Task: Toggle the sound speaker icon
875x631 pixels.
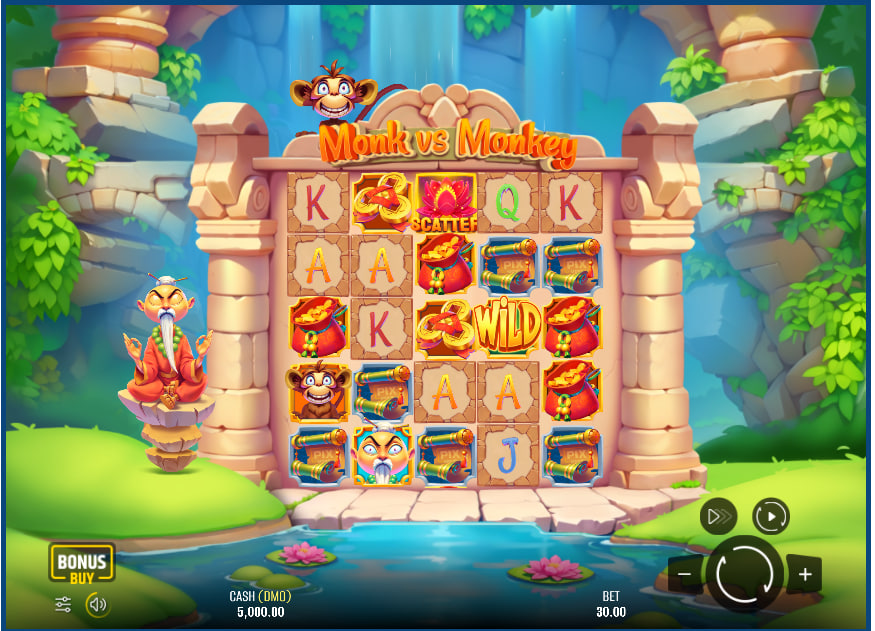Action: 97,604
